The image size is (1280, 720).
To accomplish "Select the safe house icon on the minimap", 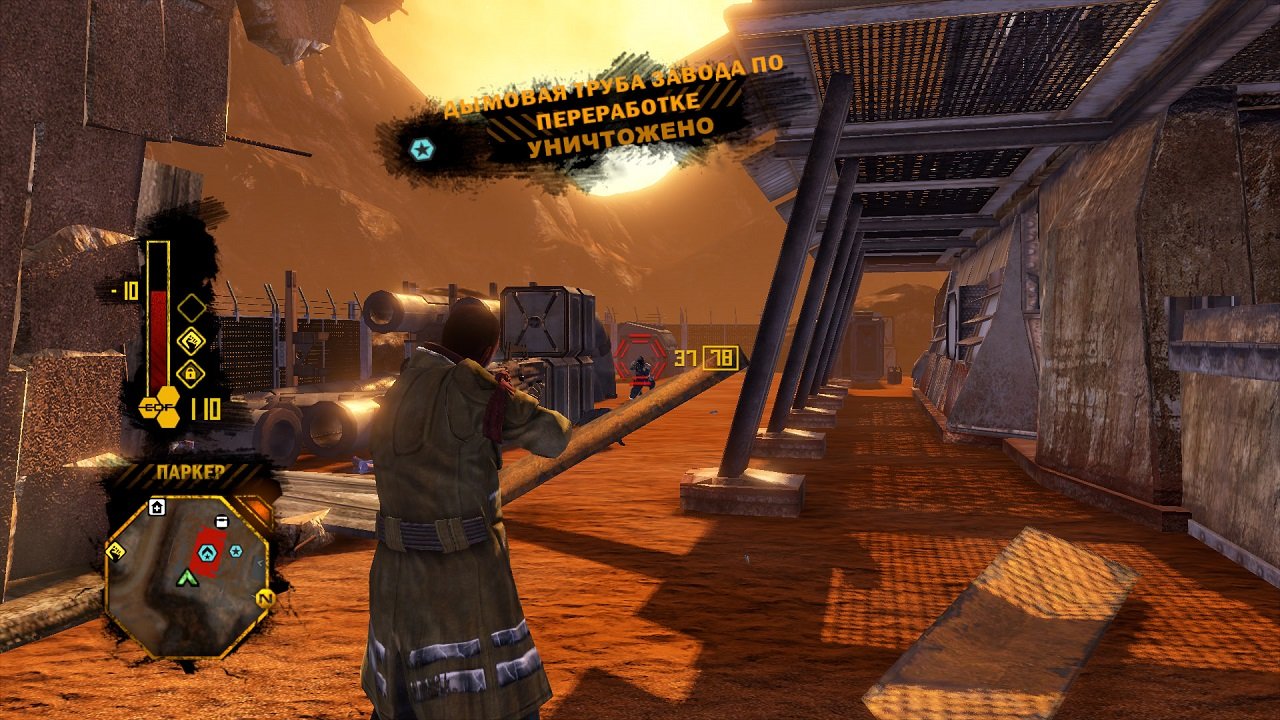I will (x=157, y=506).
